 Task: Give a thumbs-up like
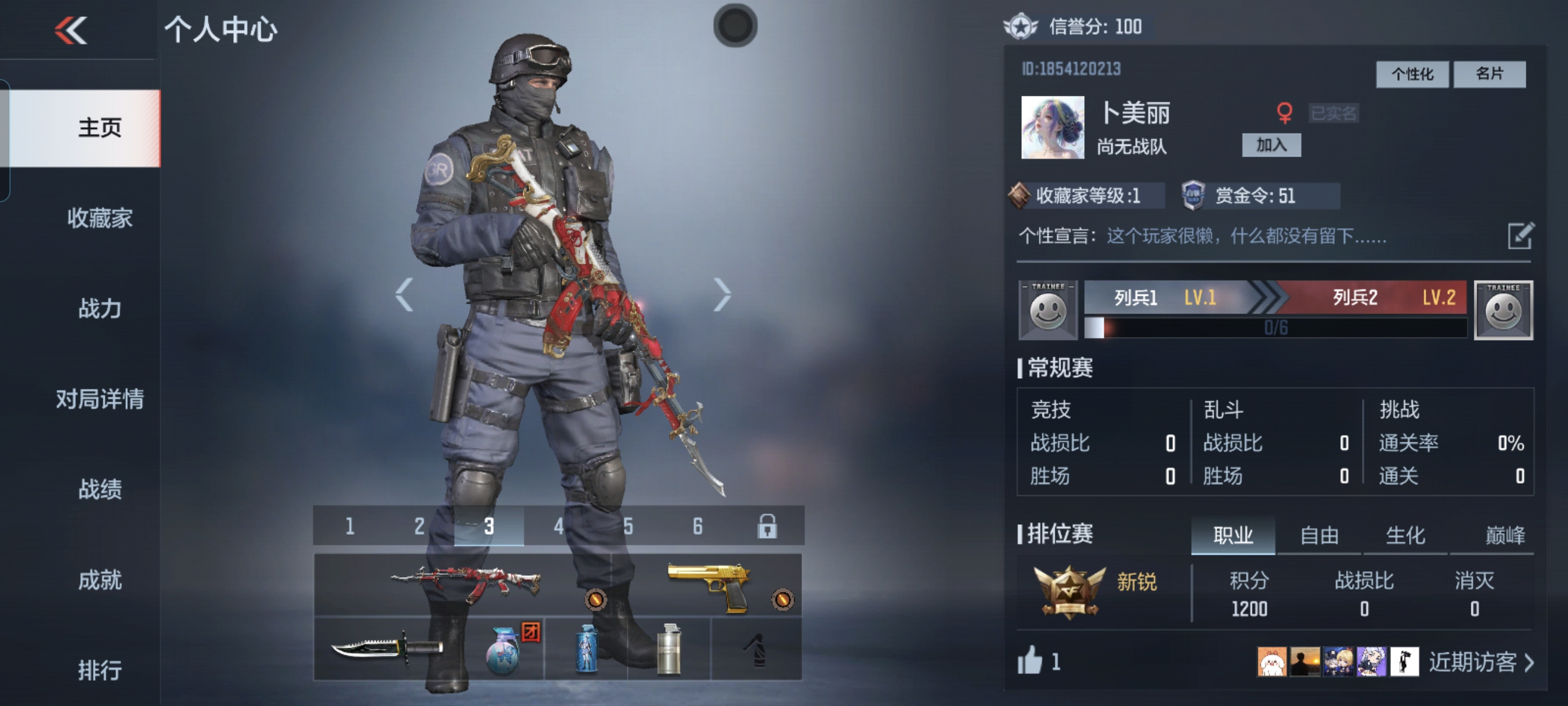point(1030,661)
